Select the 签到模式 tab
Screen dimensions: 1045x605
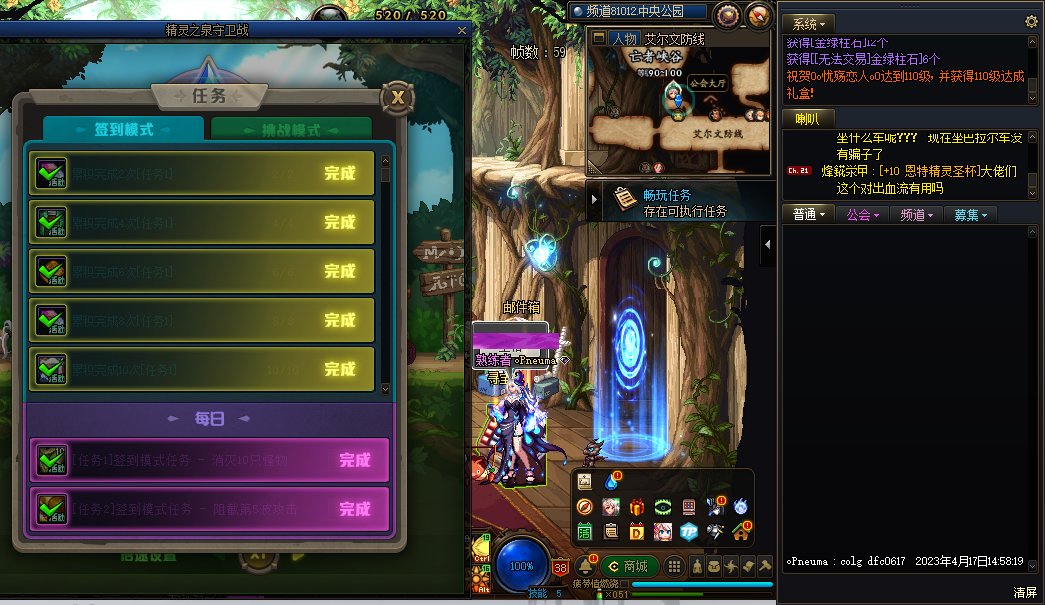[x=123, y=131]
